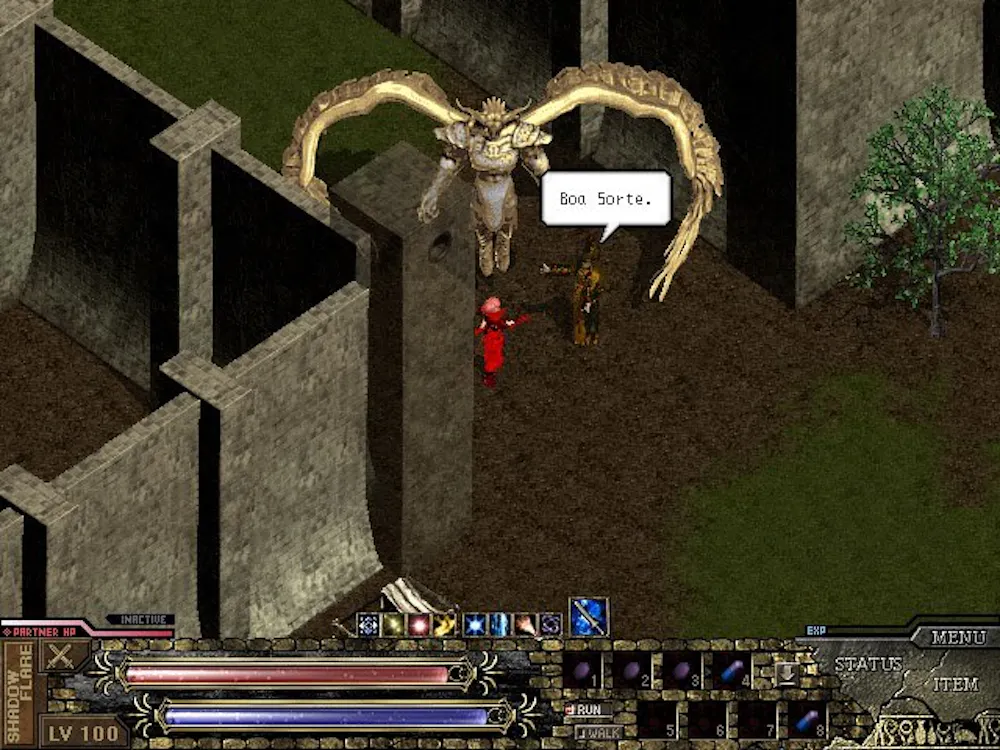This screenshot has height=750, width=1000.
Task: Select the large blue sword skill icon
Action: [589, 616]
